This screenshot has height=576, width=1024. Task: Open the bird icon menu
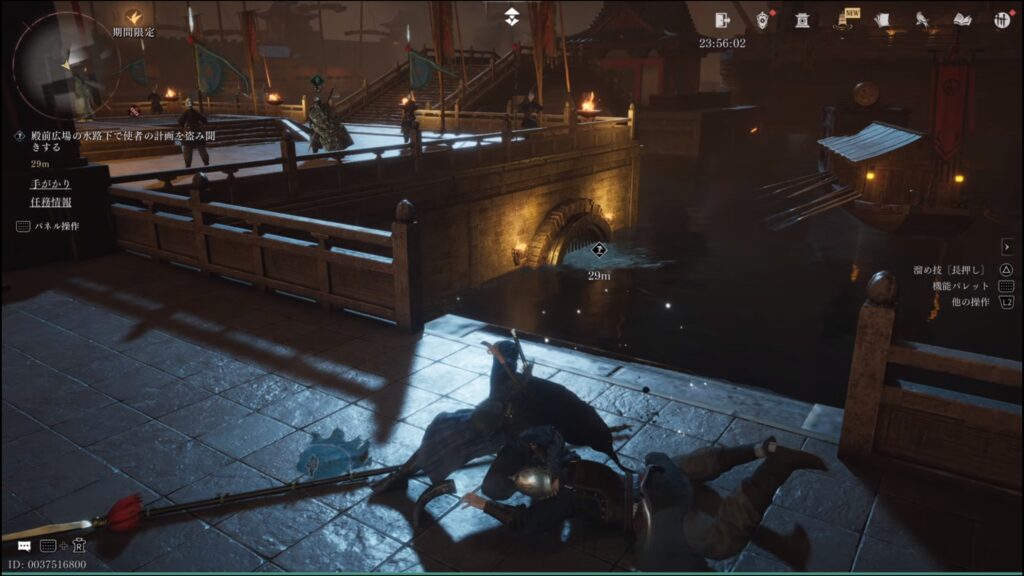coord(922,20)
